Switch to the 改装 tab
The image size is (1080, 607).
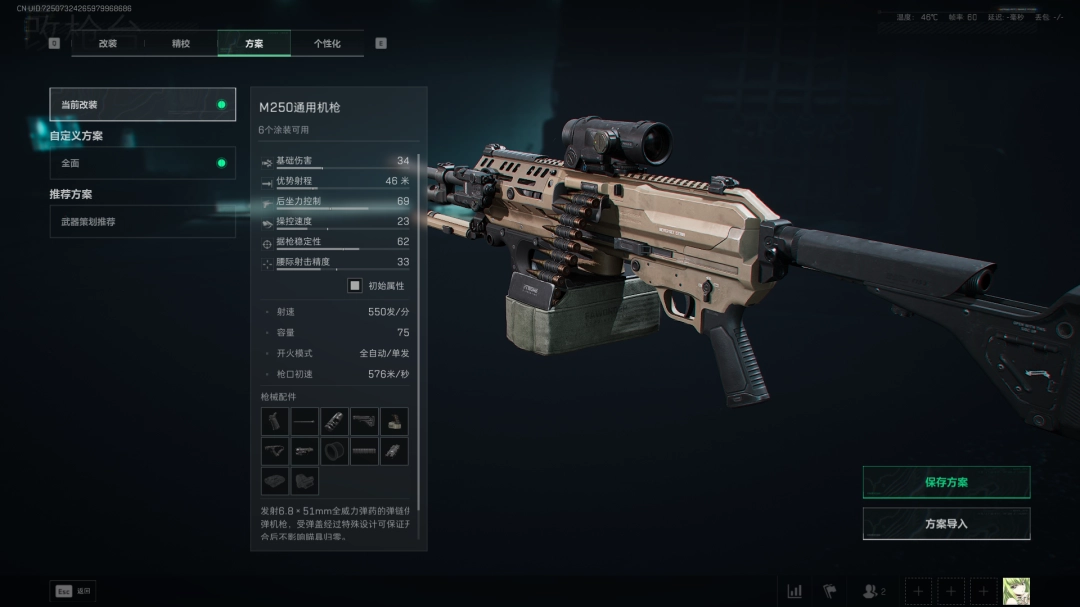(108, 44)
